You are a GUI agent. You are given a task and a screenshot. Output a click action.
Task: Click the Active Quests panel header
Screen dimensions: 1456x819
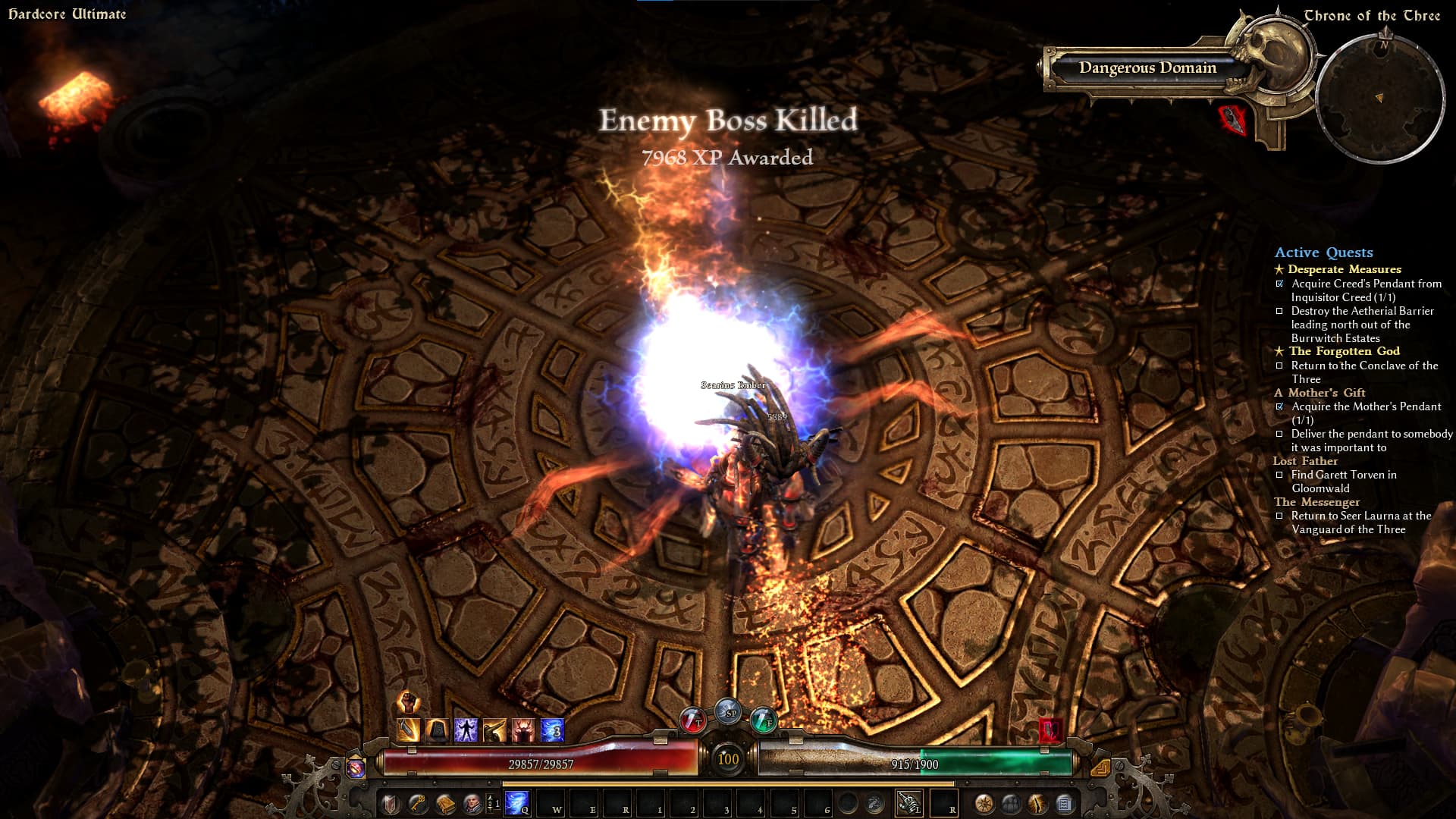[x=1323, y=253]
